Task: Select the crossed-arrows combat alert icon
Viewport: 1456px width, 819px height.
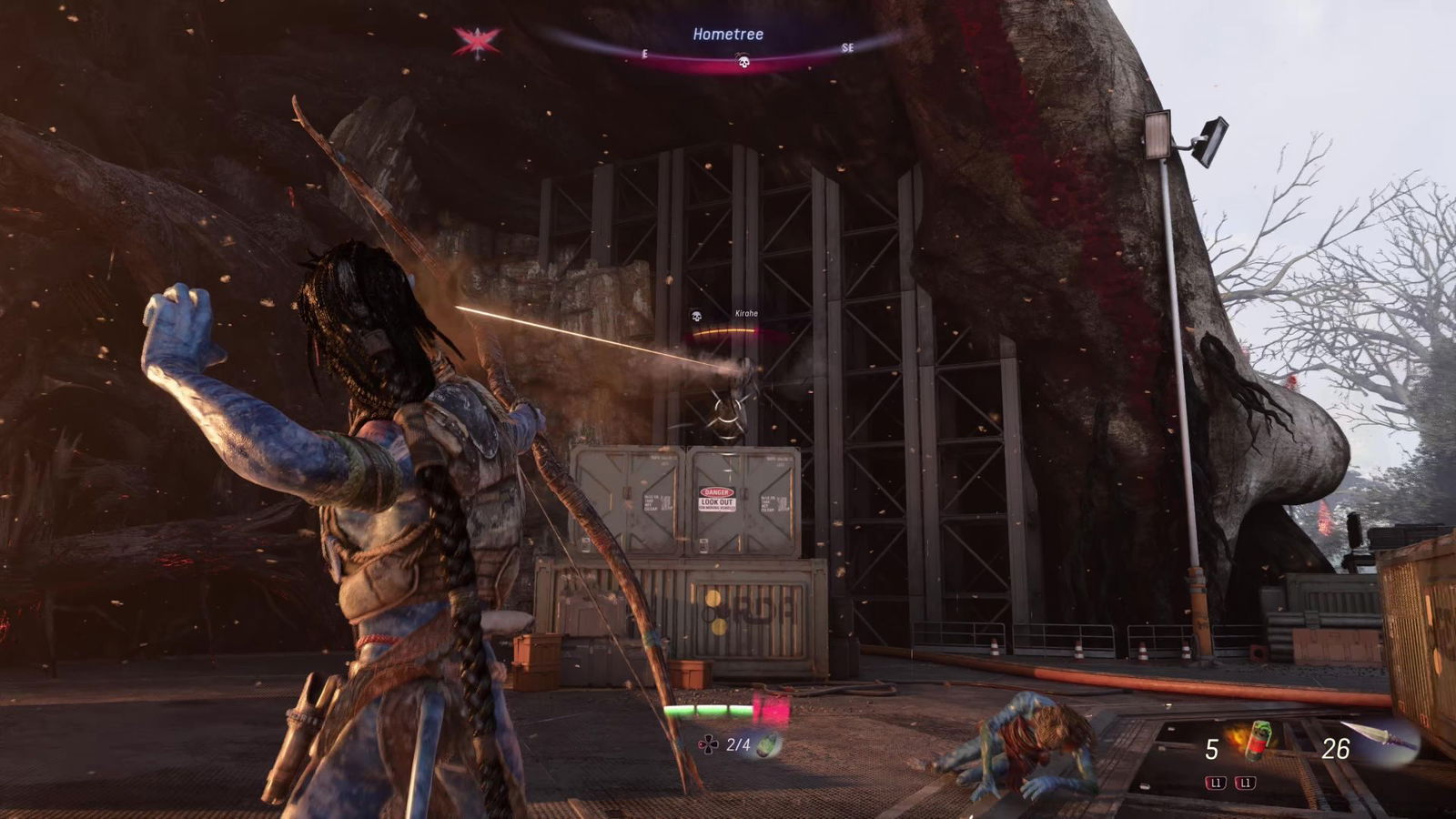Action: click(478, 41)
